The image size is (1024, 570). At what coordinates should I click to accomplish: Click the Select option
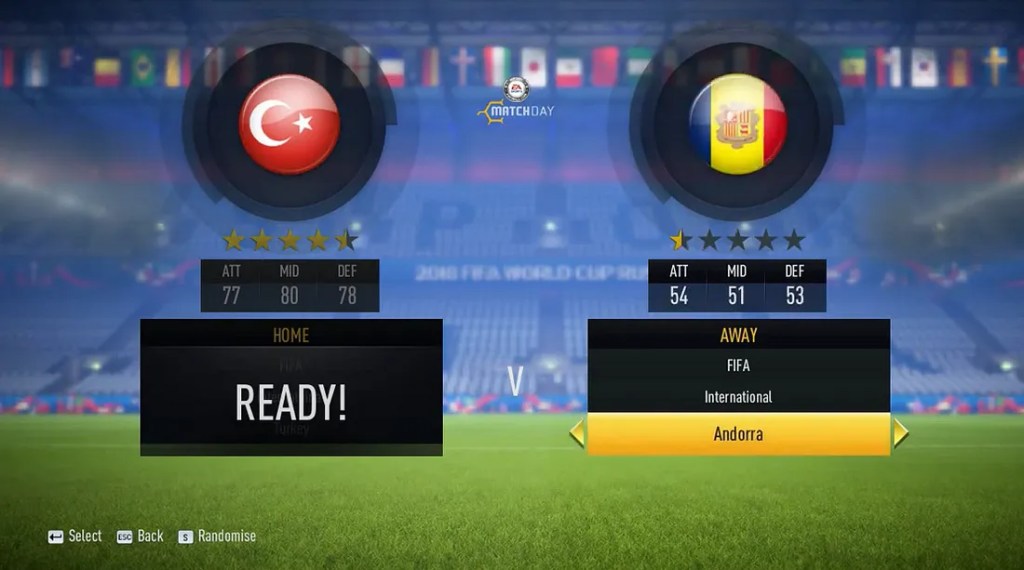(75, 536)
